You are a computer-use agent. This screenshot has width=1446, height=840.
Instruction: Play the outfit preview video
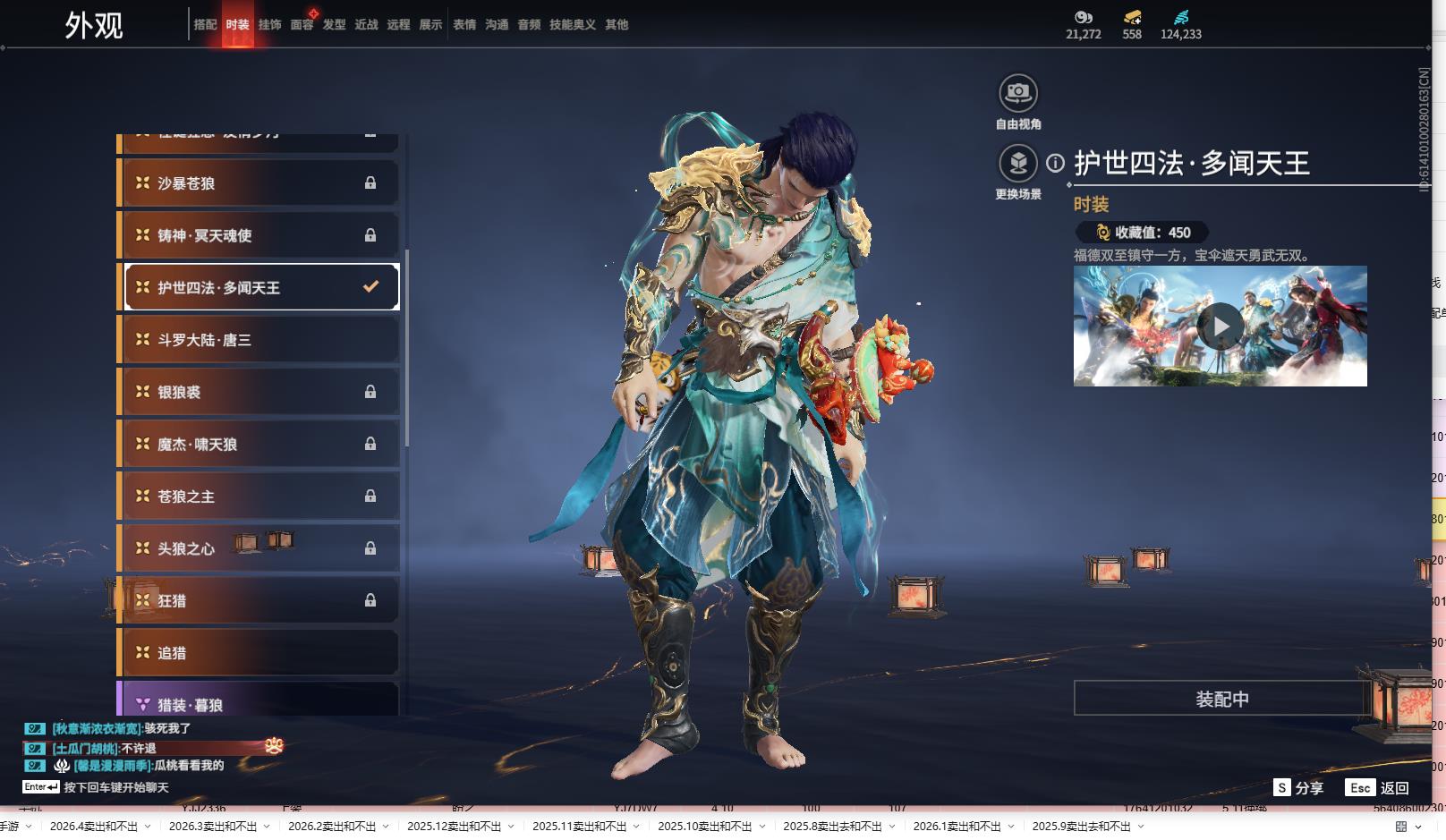pyautogui.click(x=1221, y=327)
